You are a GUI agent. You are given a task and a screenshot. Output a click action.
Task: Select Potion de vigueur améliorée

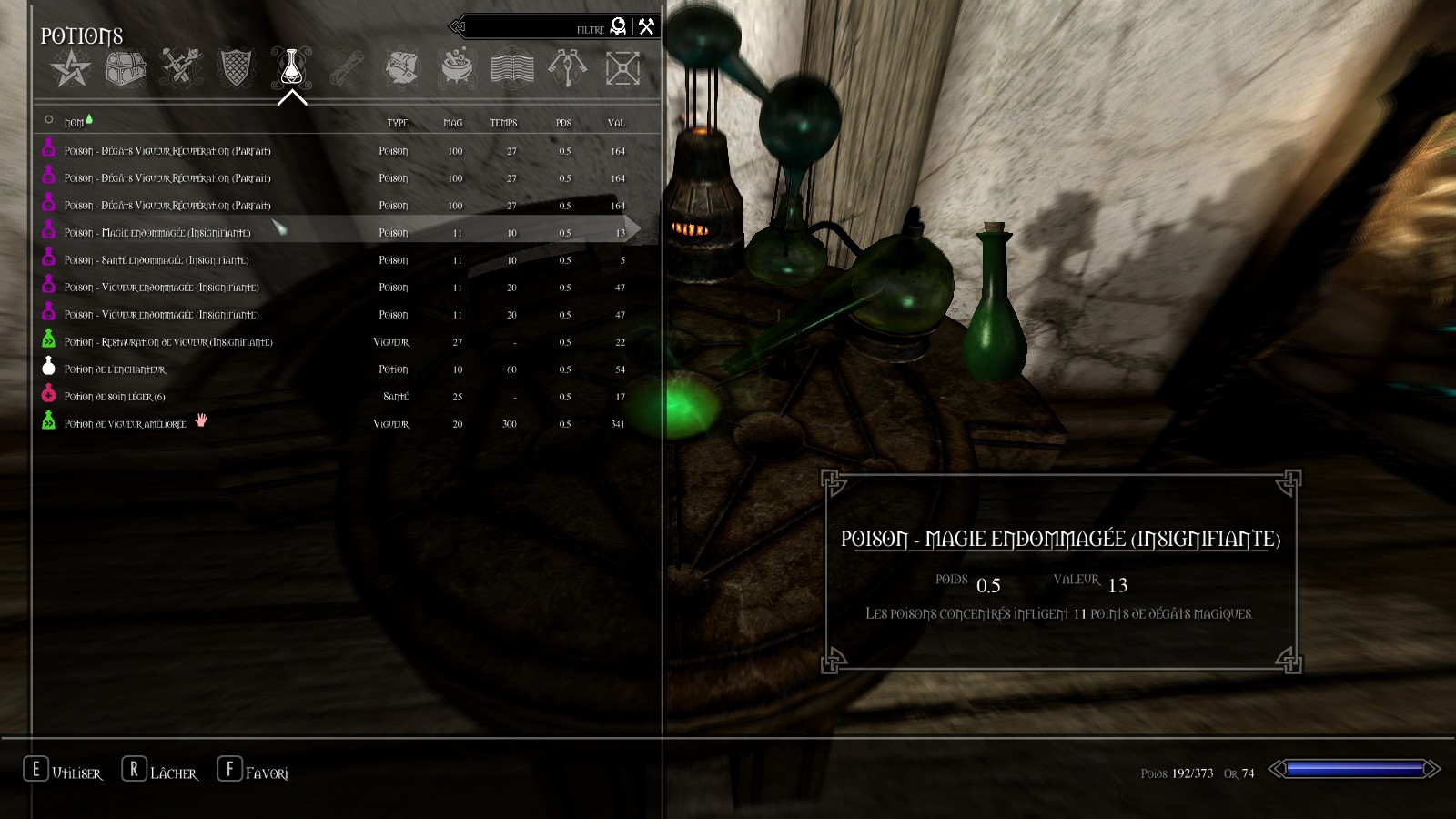[x=125, y=424]
